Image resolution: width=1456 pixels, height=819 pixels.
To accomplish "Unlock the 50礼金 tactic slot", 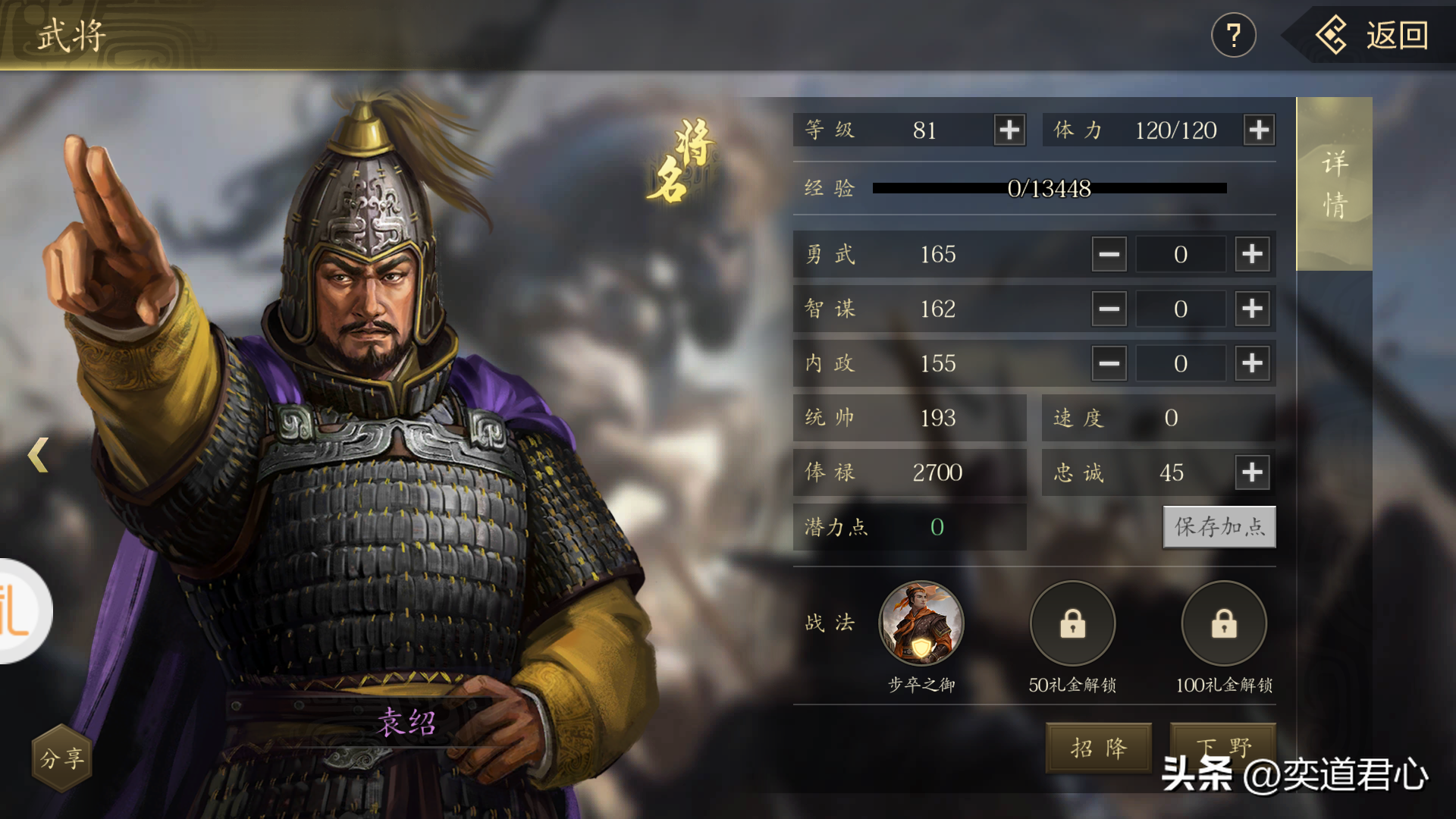I will 1072,623.
